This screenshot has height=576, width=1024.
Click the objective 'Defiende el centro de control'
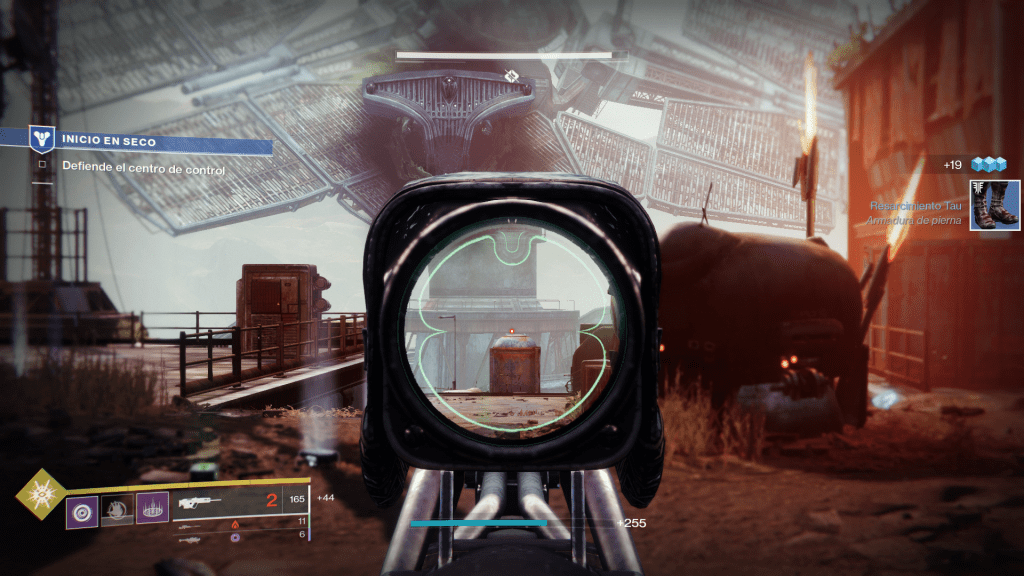143,169
